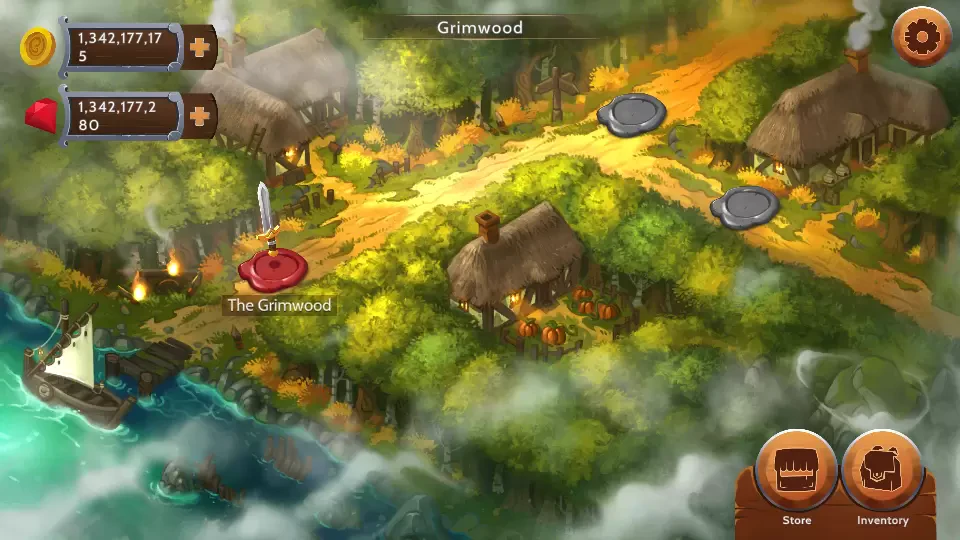The height and width of the screenshot is (540, 960).
Task: Buy more red gems with the plus button
Action: pyautogui.click(x=200, y=116)
